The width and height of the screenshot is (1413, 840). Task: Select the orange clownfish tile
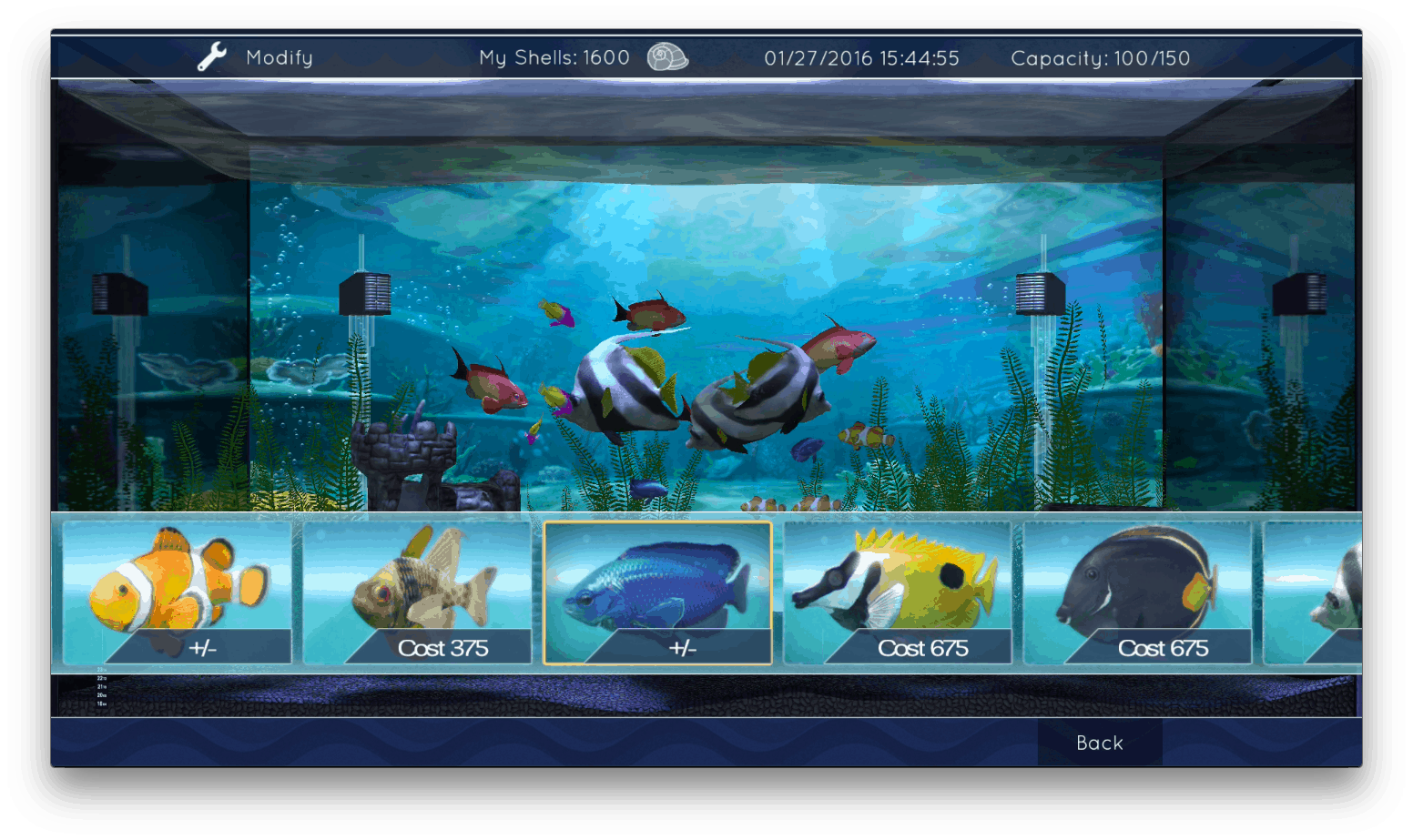(178, 592)
